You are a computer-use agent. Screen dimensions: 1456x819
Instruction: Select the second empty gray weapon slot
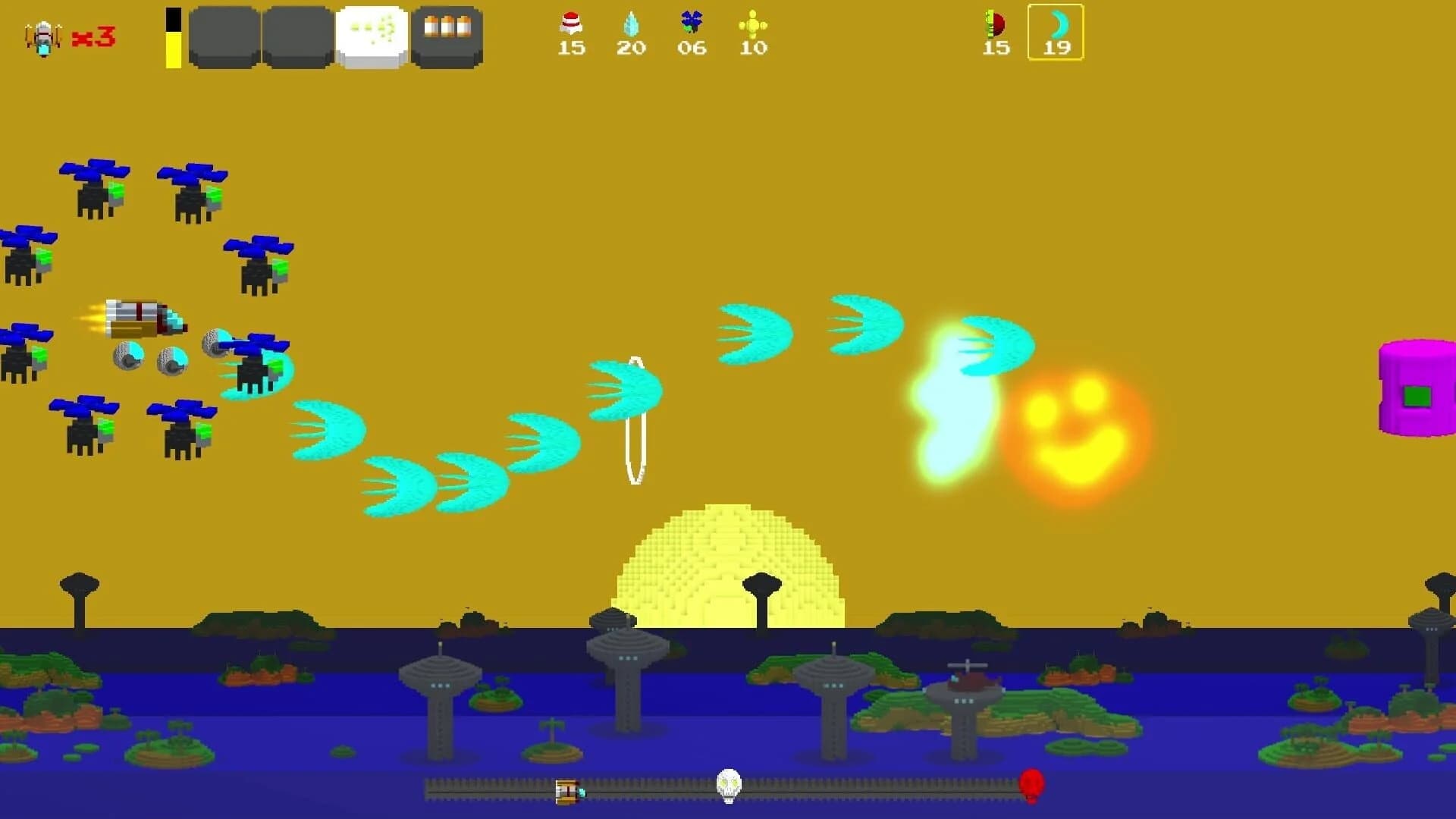click(298, 36)
